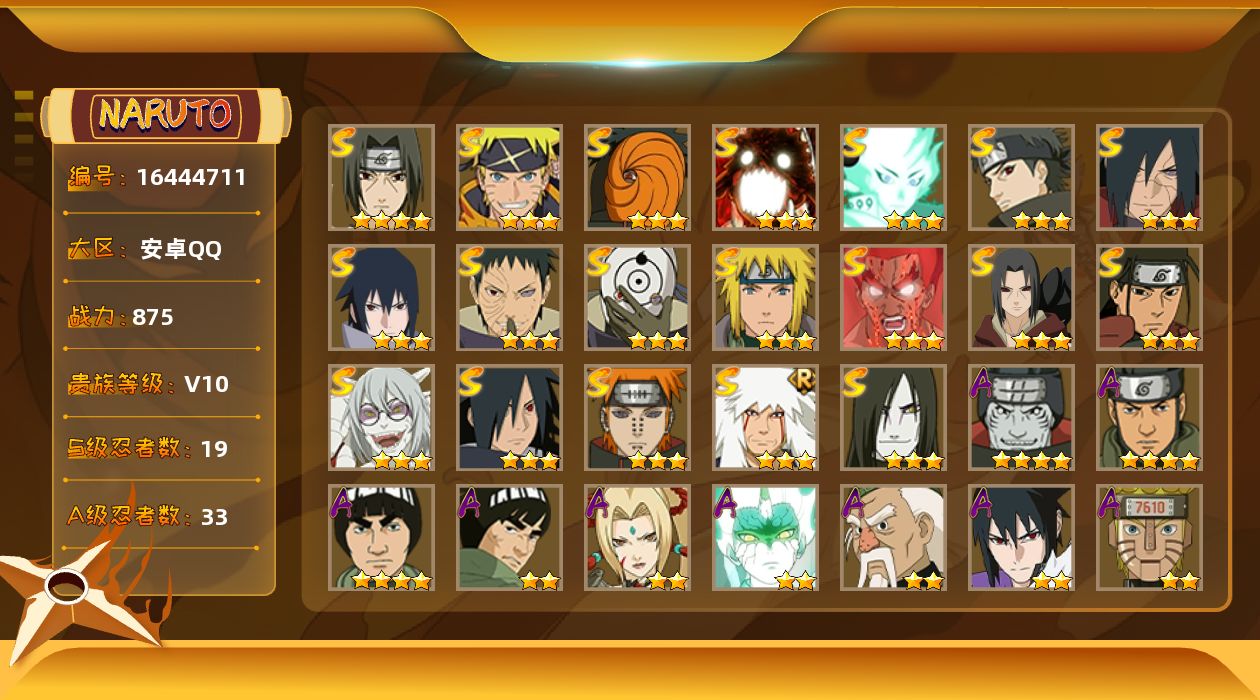Choose the red-cloaked tailed beast Naruto portrait
This screenshot has width=1260, height=700.
point(765,177)
